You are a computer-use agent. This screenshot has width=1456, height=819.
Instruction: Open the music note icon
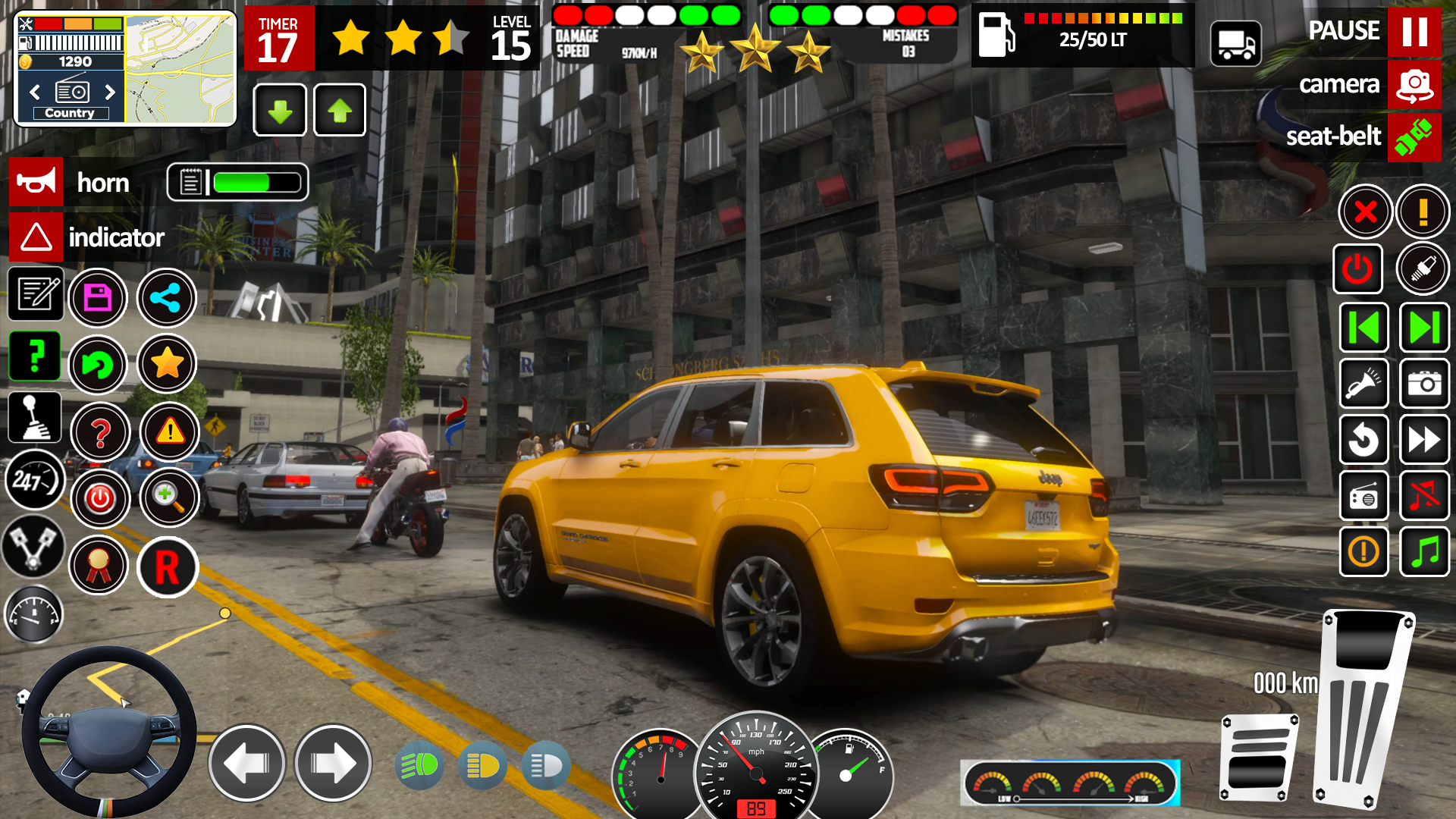click(1424, 553)
